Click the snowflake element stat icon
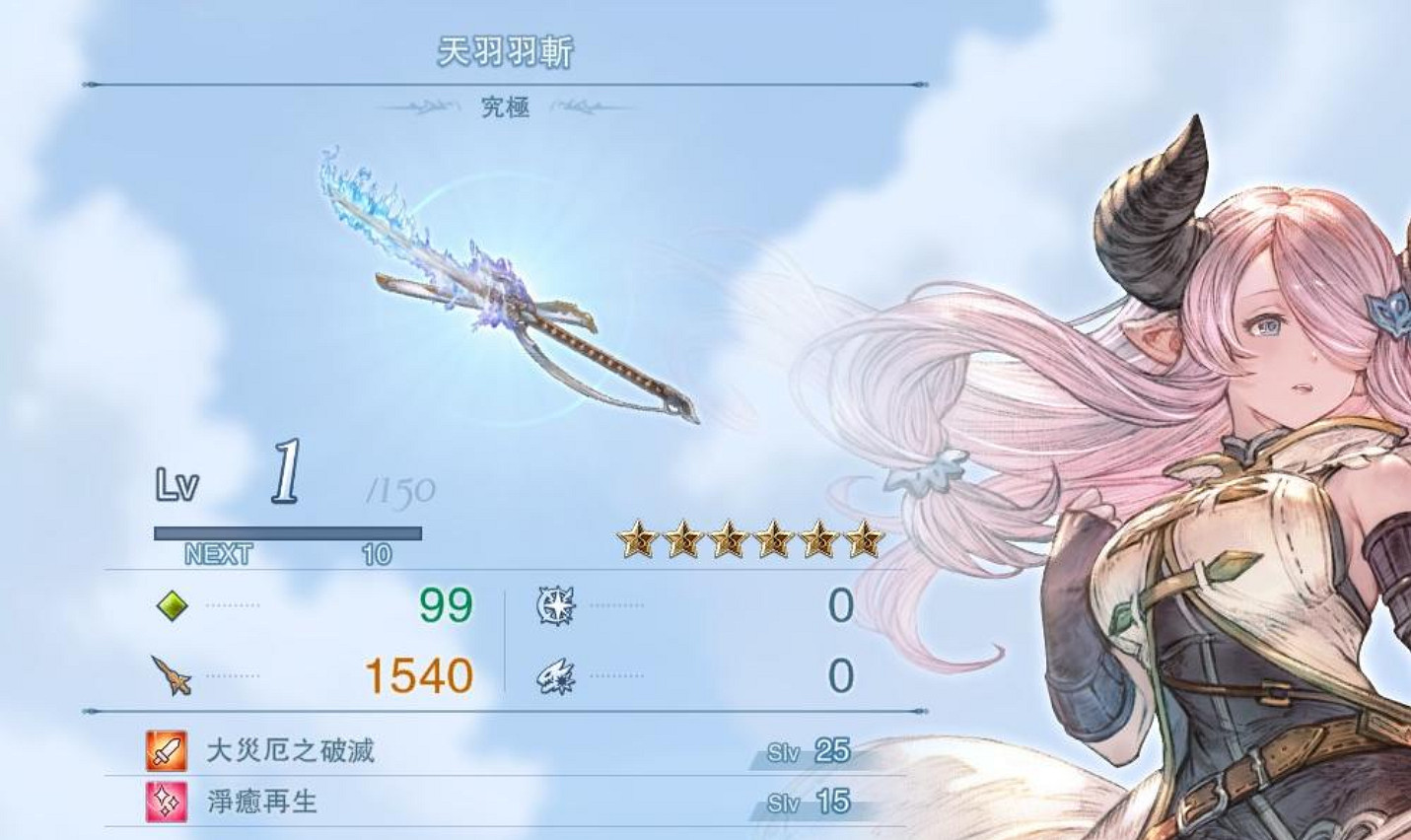This screenshot has width=1411, height=840. 555,607
